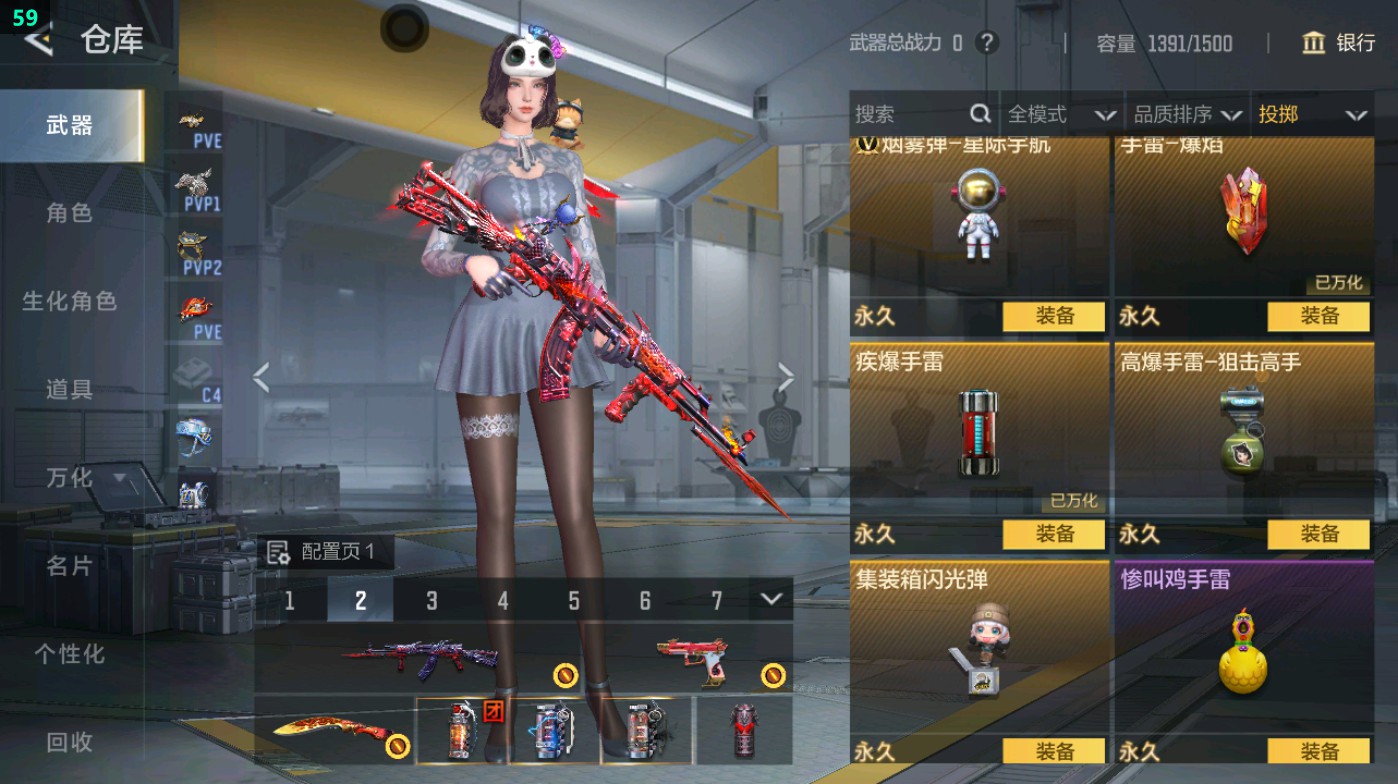Switch to the 角色 category tab
Viewport: 1398px width, 784px height.
69,213
